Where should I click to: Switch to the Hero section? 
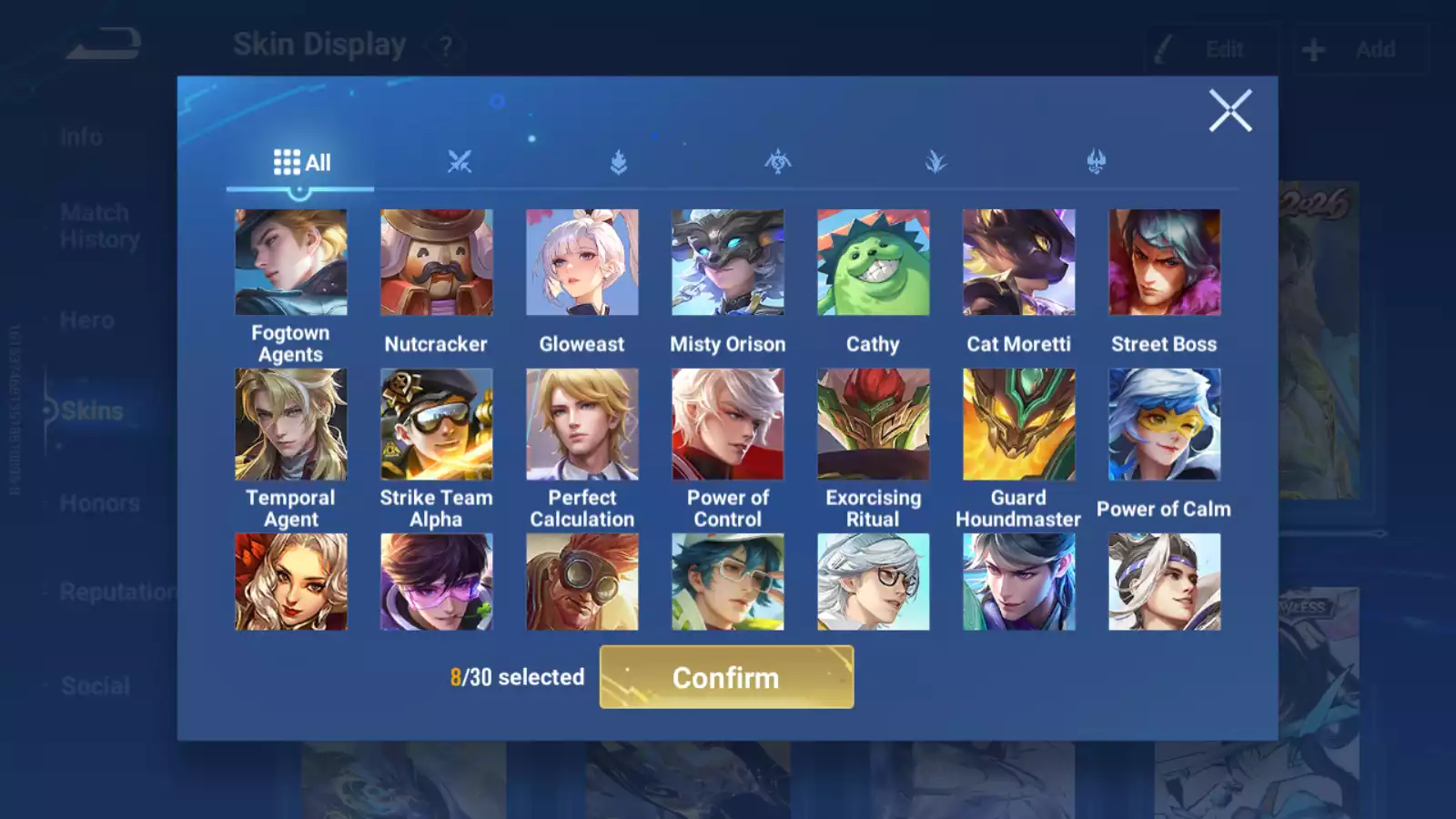point(88,320)
